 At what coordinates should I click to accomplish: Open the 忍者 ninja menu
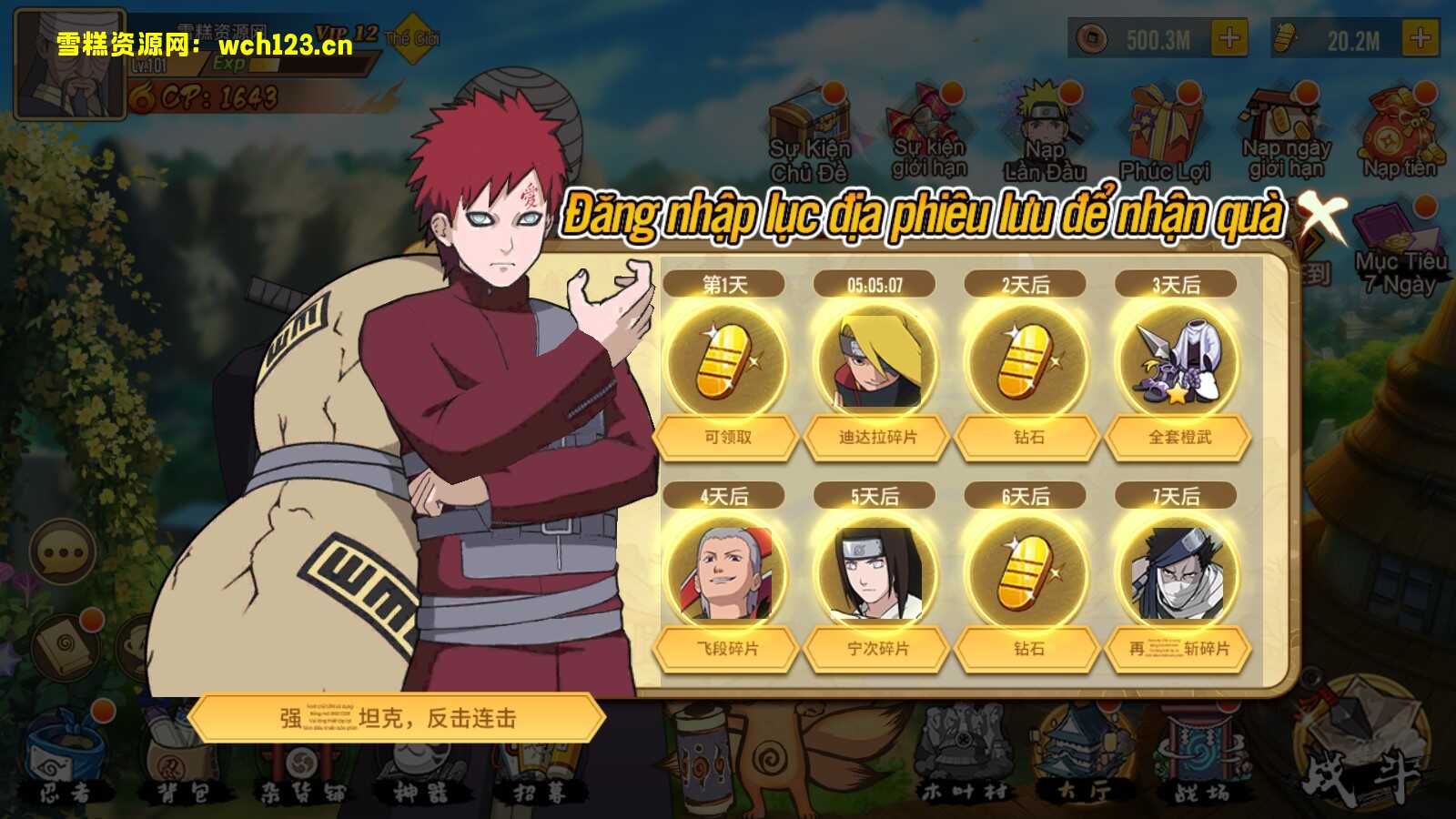[x=64, y=764]
